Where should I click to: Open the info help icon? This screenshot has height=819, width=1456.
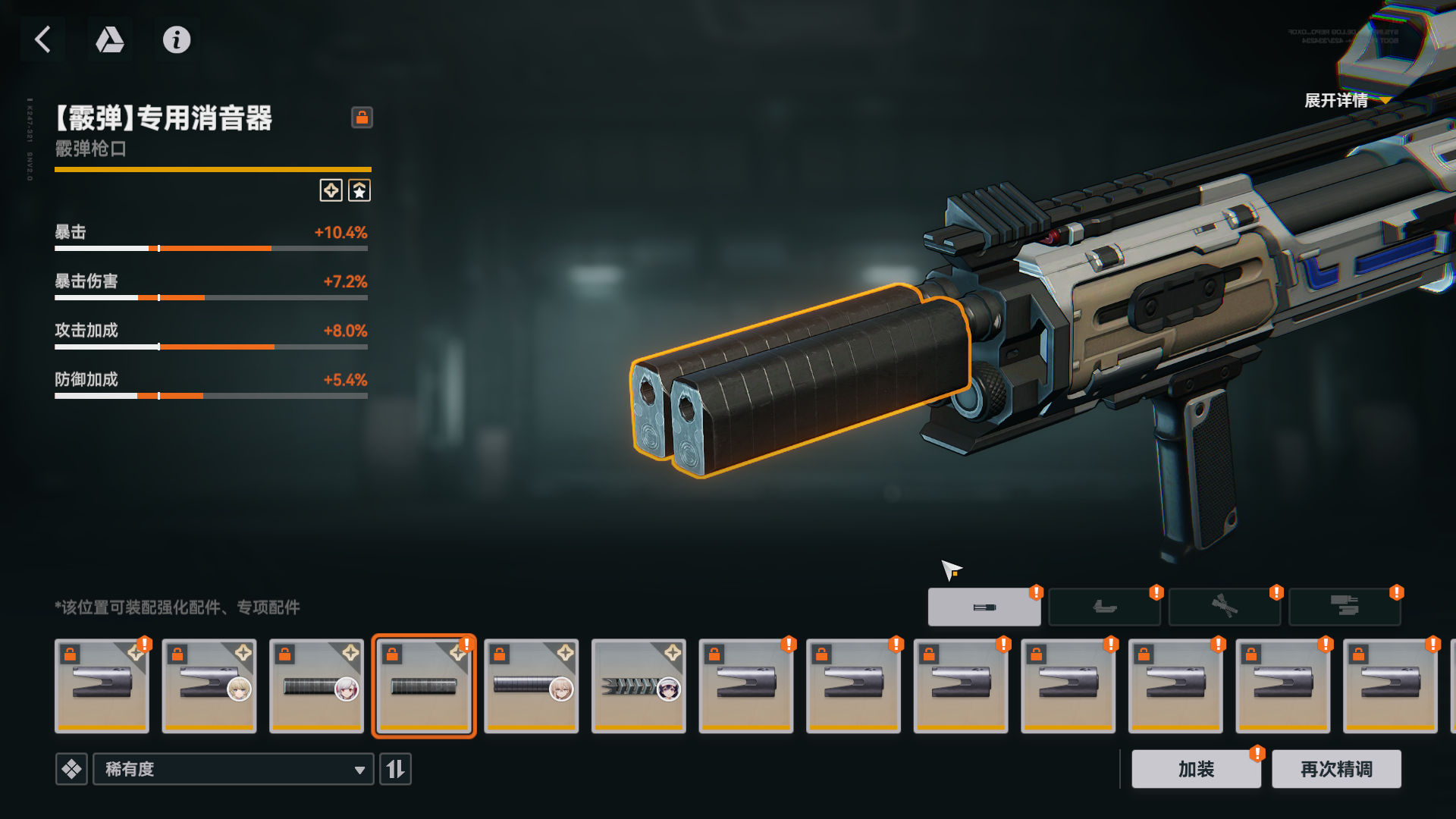[x=177, y=39]
